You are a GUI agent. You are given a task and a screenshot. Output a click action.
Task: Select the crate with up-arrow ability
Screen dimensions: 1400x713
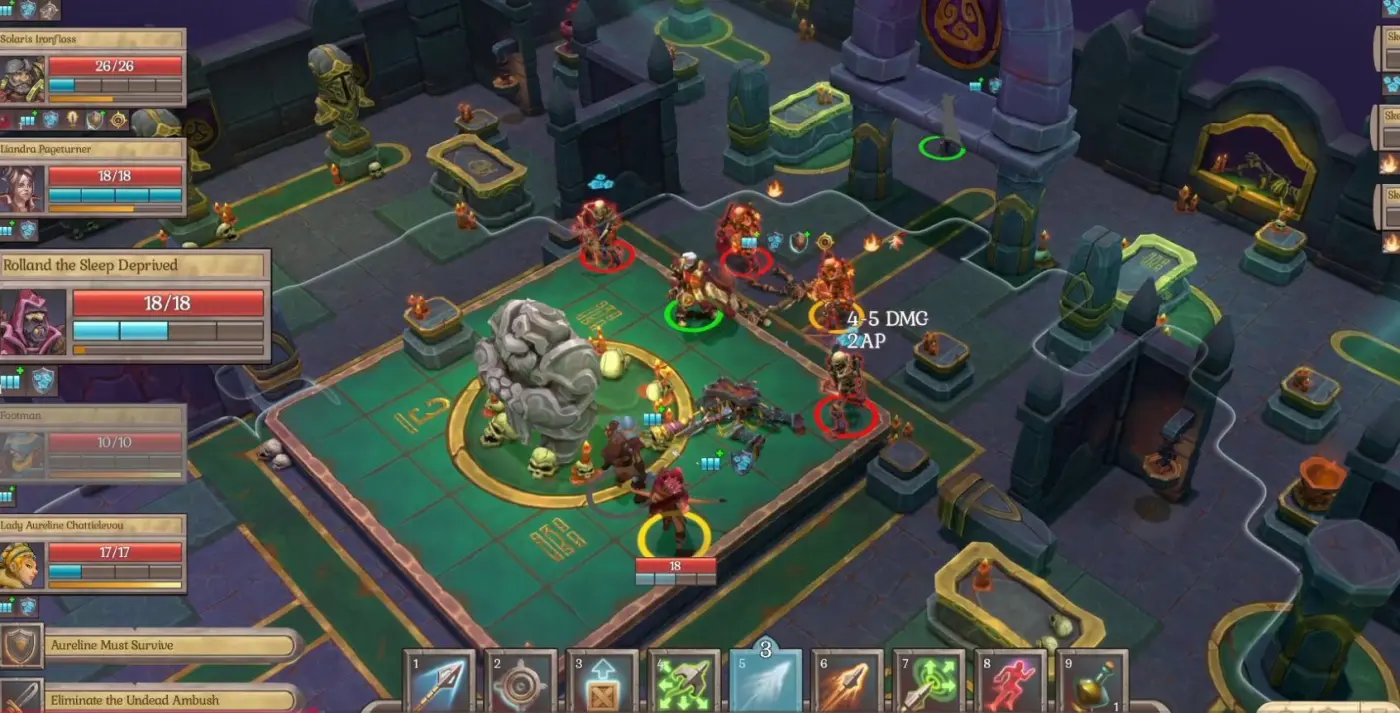(602, 684)
